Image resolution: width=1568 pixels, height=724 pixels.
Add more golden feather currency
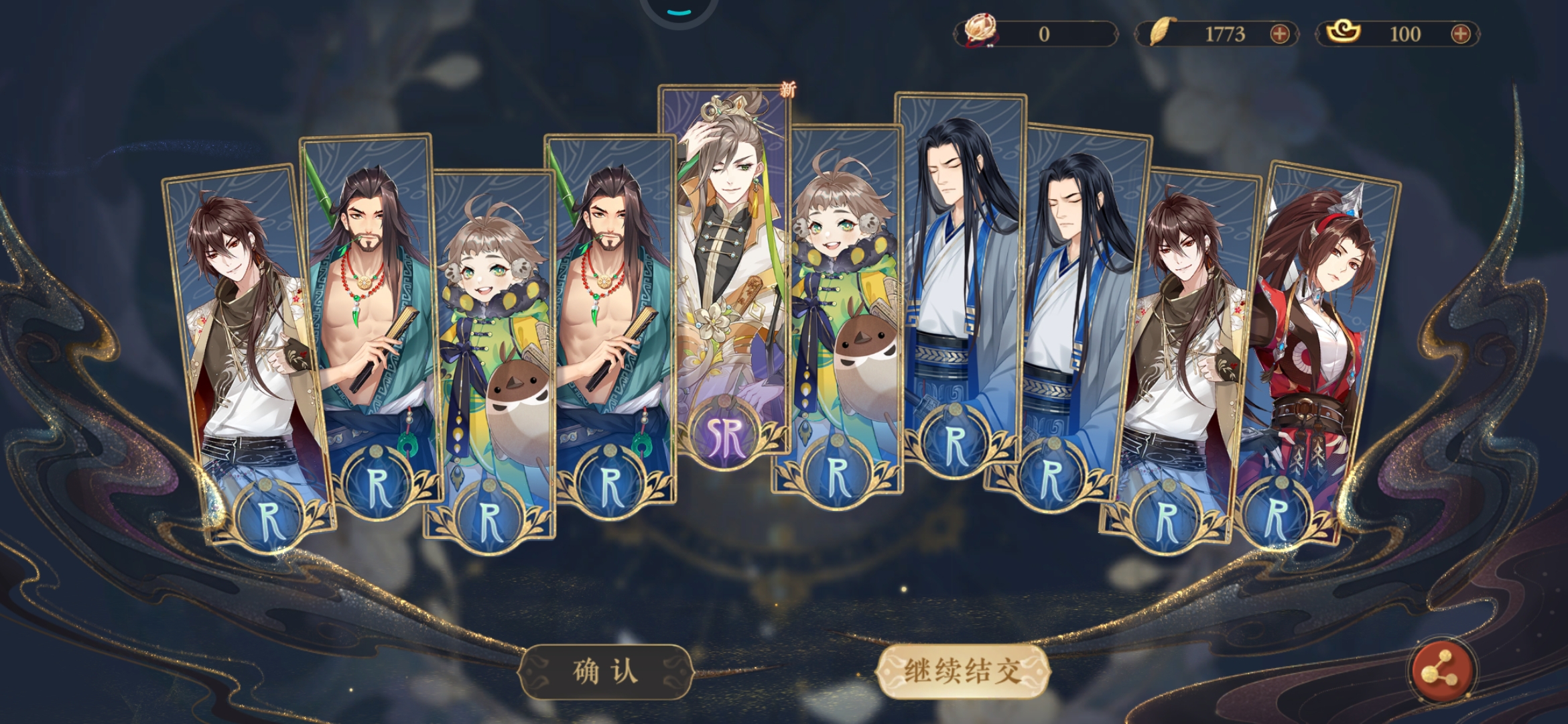click(x=1279, y=34)
